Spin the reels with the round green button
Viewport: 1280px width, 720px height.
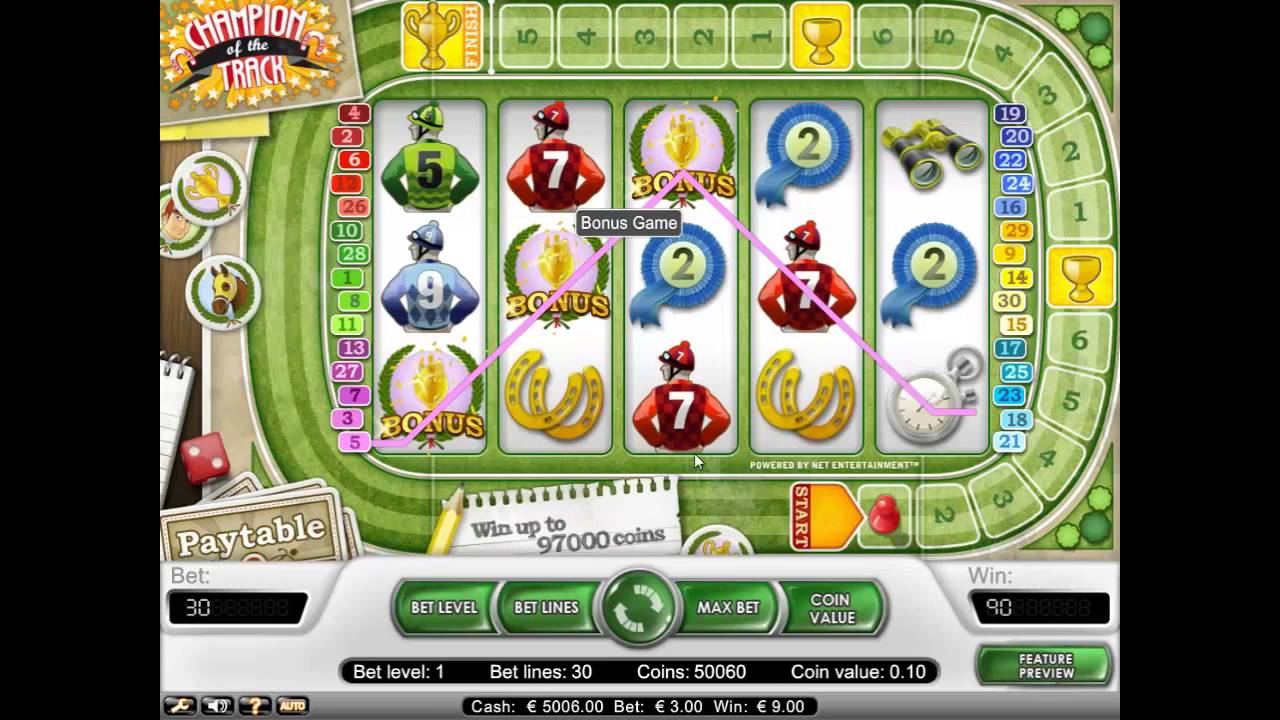click(x=638, y=607)
